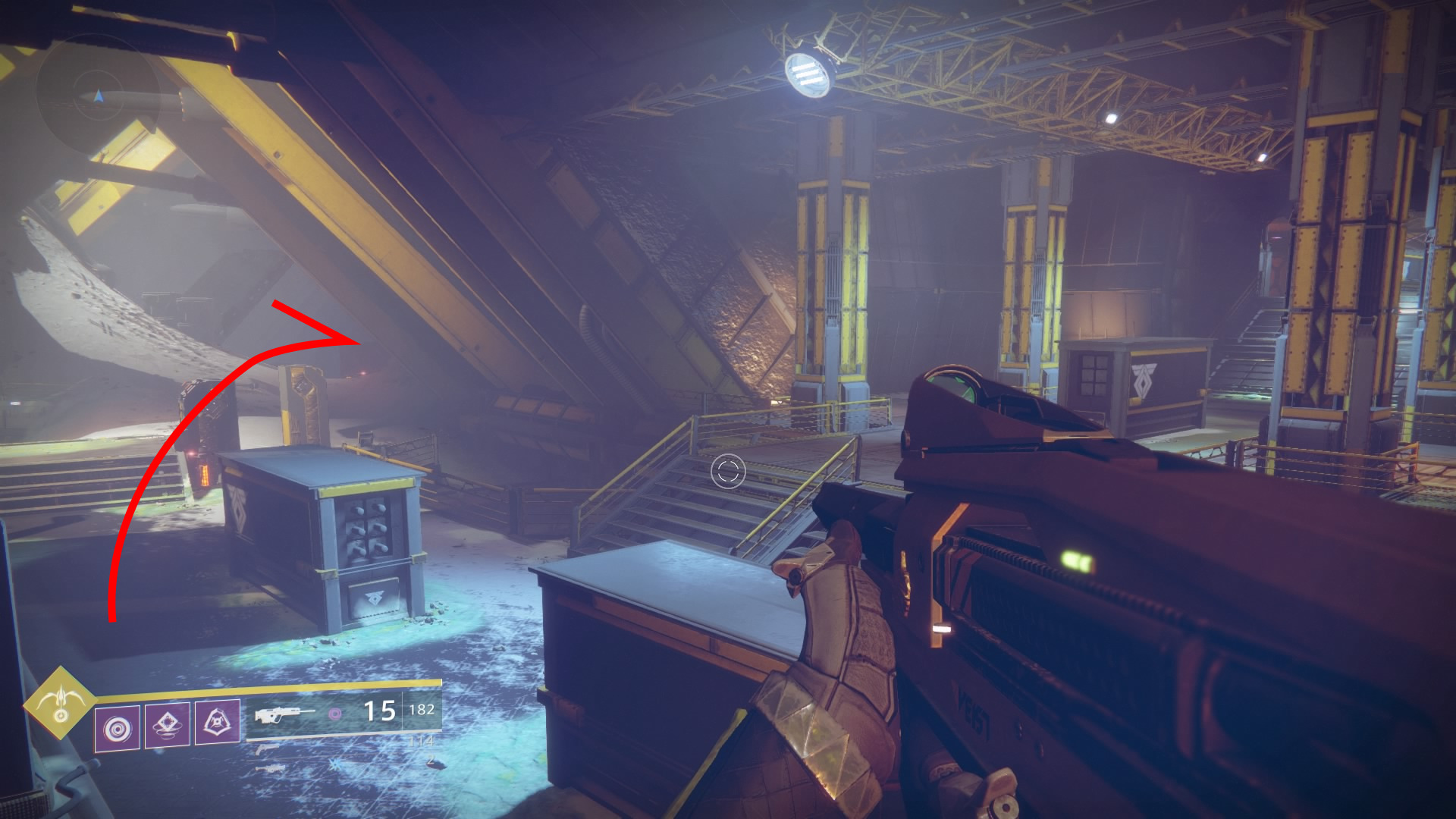Use the diamond-shaped melee ability icon

coord(168,725)
